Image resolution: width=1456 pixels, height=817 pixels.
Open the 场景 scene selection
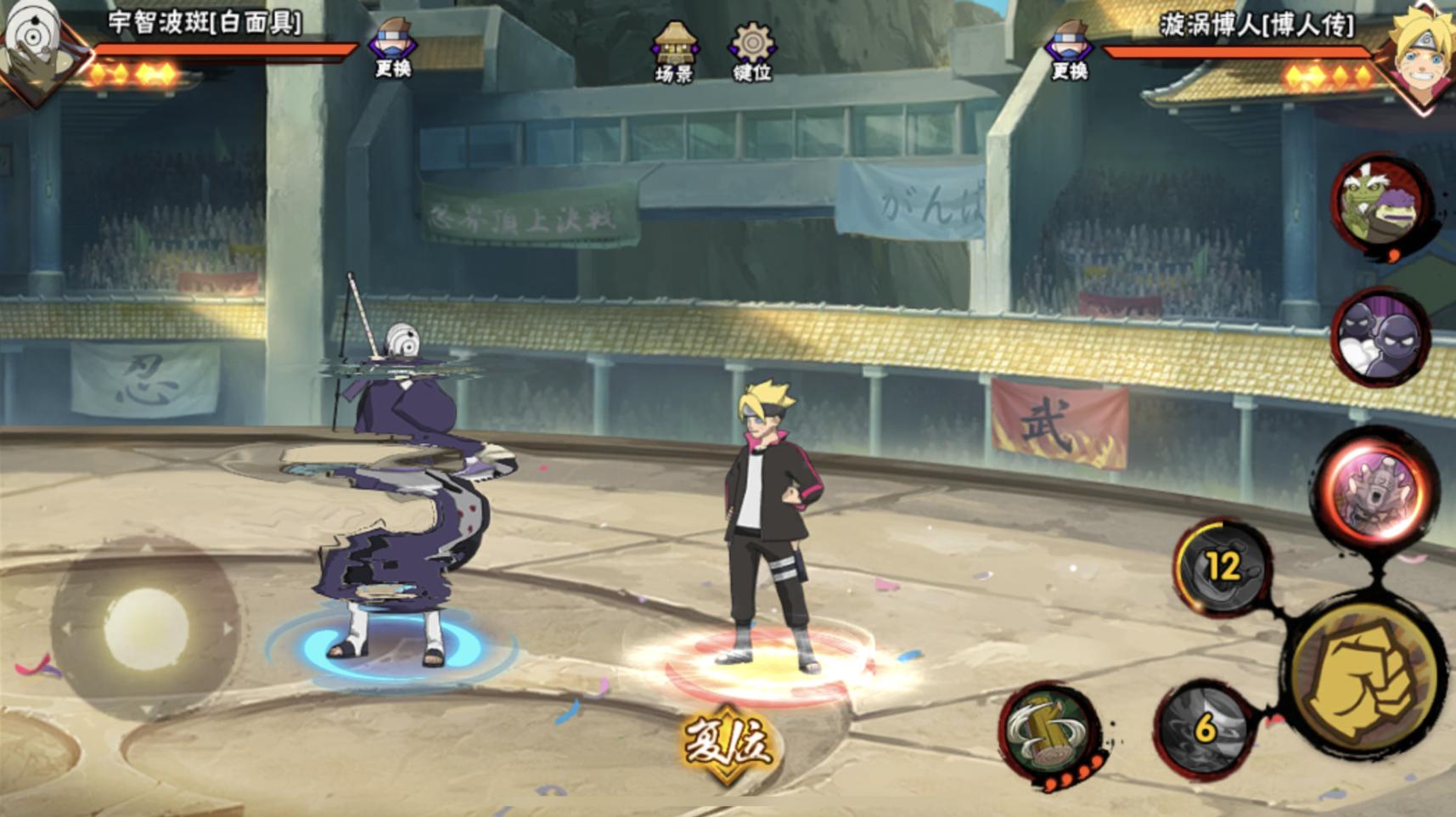coord(674,51)
